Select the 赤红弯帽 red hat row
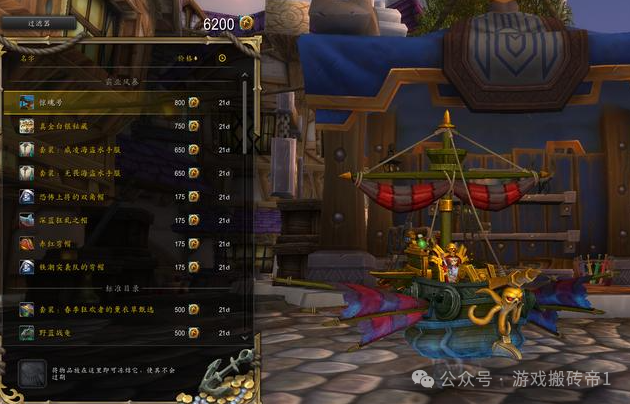The height and width of the screenshot is (404, 630). click(x=120, y=243)
